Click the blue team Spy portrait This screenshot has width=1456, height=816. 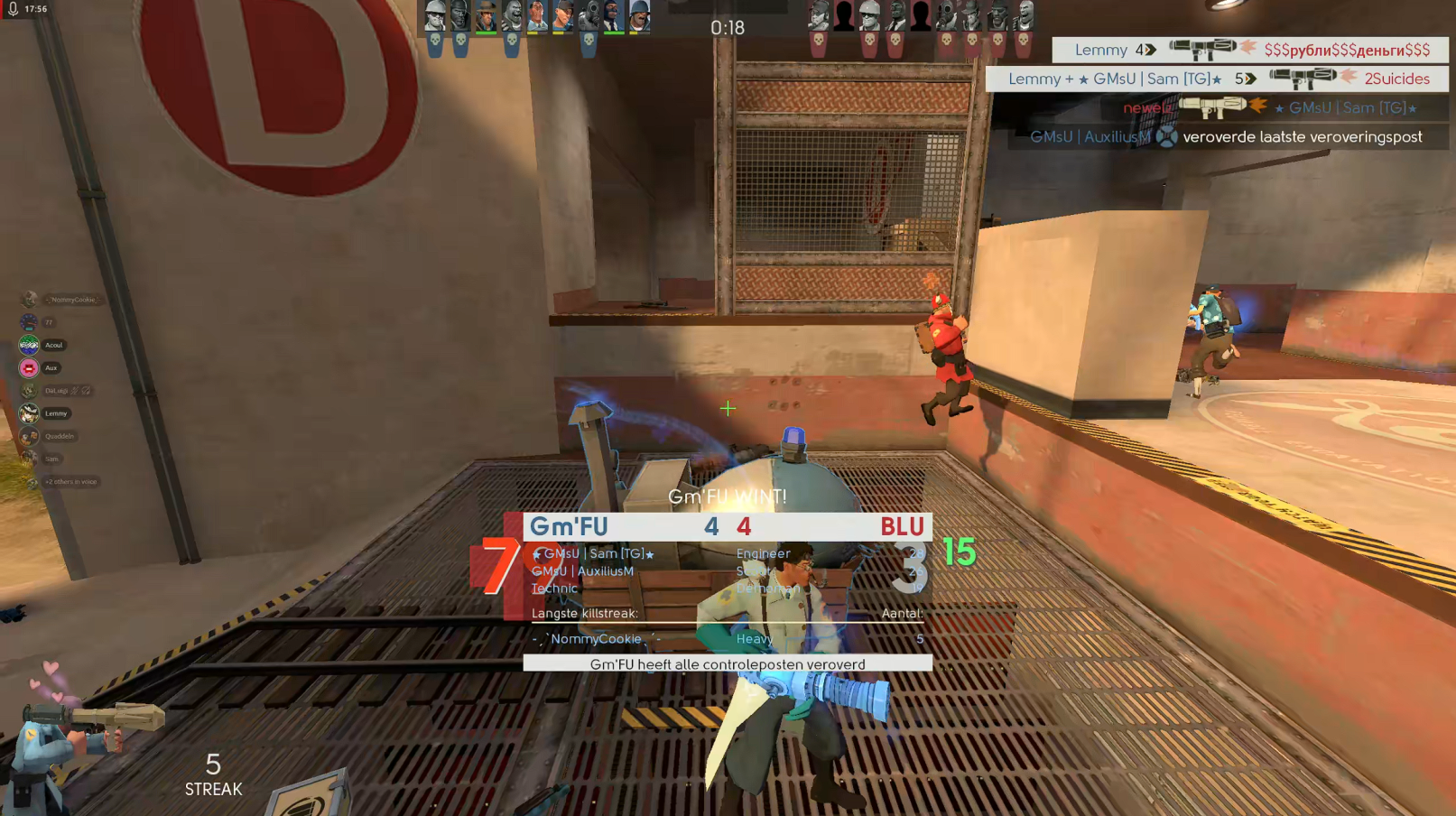tap(614, 17)
